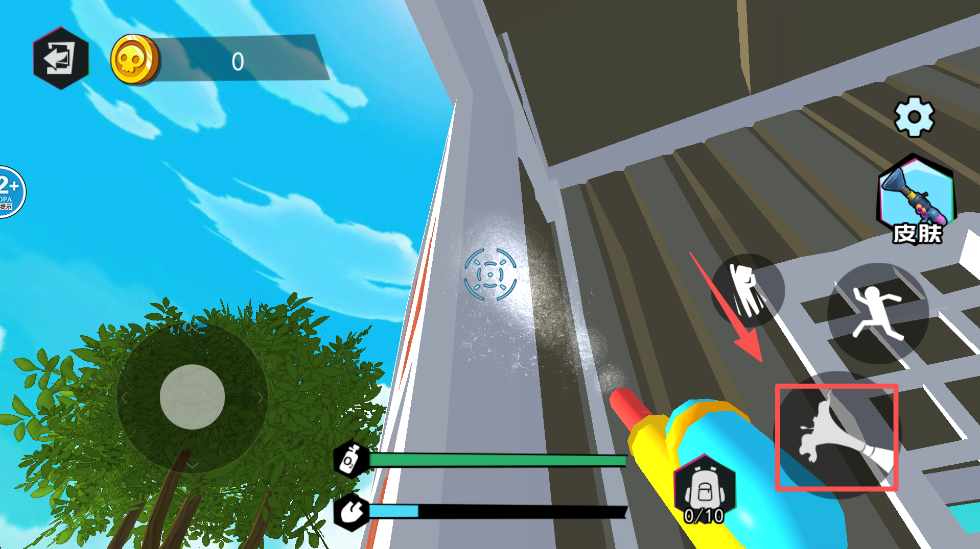The image size is (980, 549).
Task: Tap the running stickman jump button
Action: (x=877, y=313)
